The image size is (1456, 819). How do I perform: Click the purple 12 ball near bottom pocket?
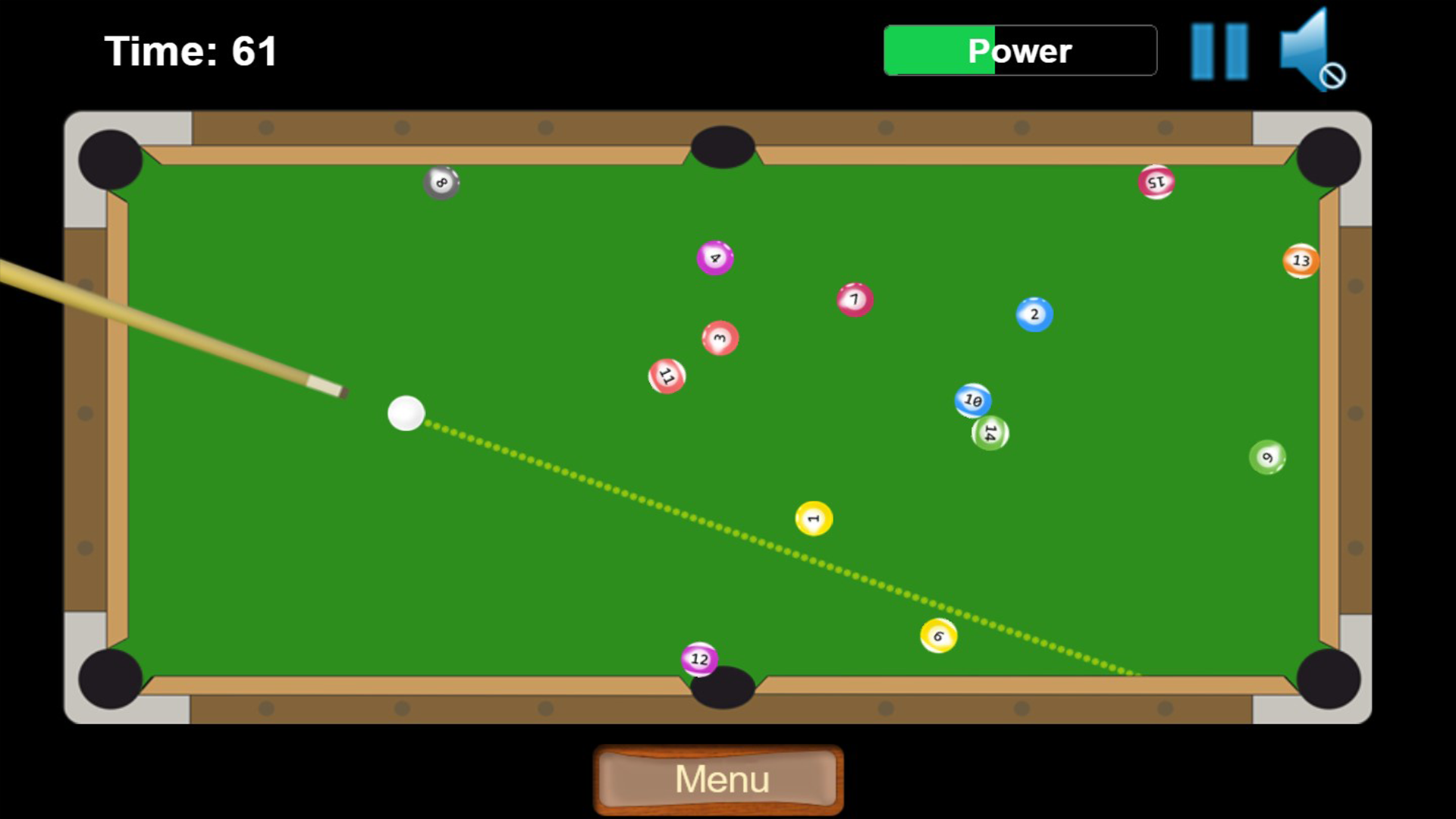pyautogui.click(x=698, y=660)
